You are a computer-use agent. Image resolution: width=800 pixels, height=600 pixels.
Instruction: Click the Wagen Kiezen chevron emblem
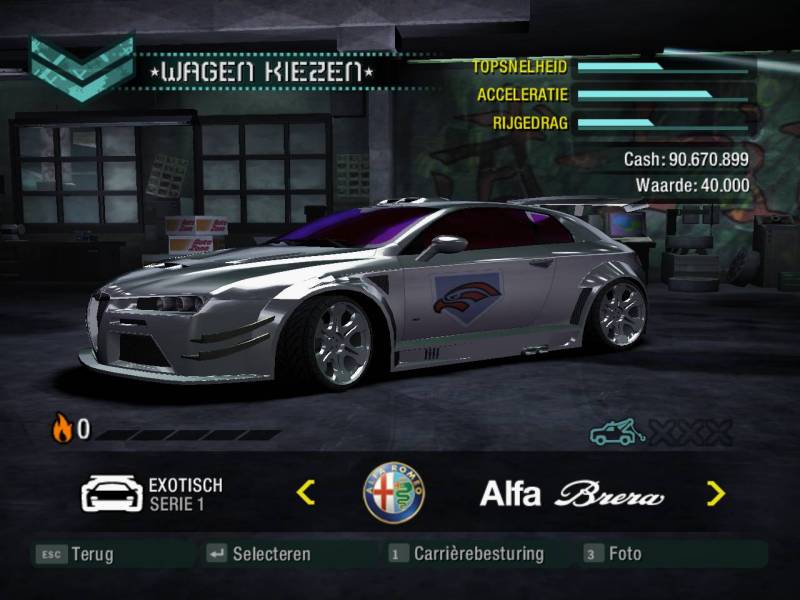(81, 67)
